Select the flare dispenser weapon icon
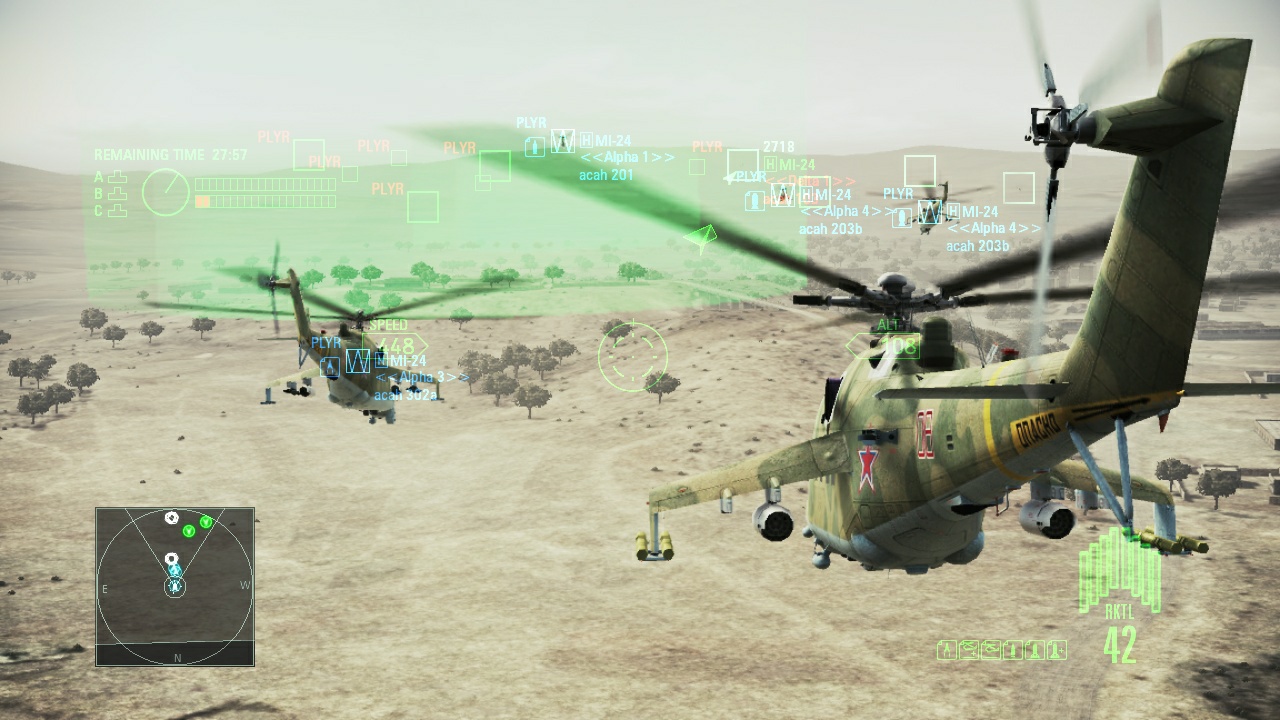Screen dimensions: 1280x720 (947, 648)
